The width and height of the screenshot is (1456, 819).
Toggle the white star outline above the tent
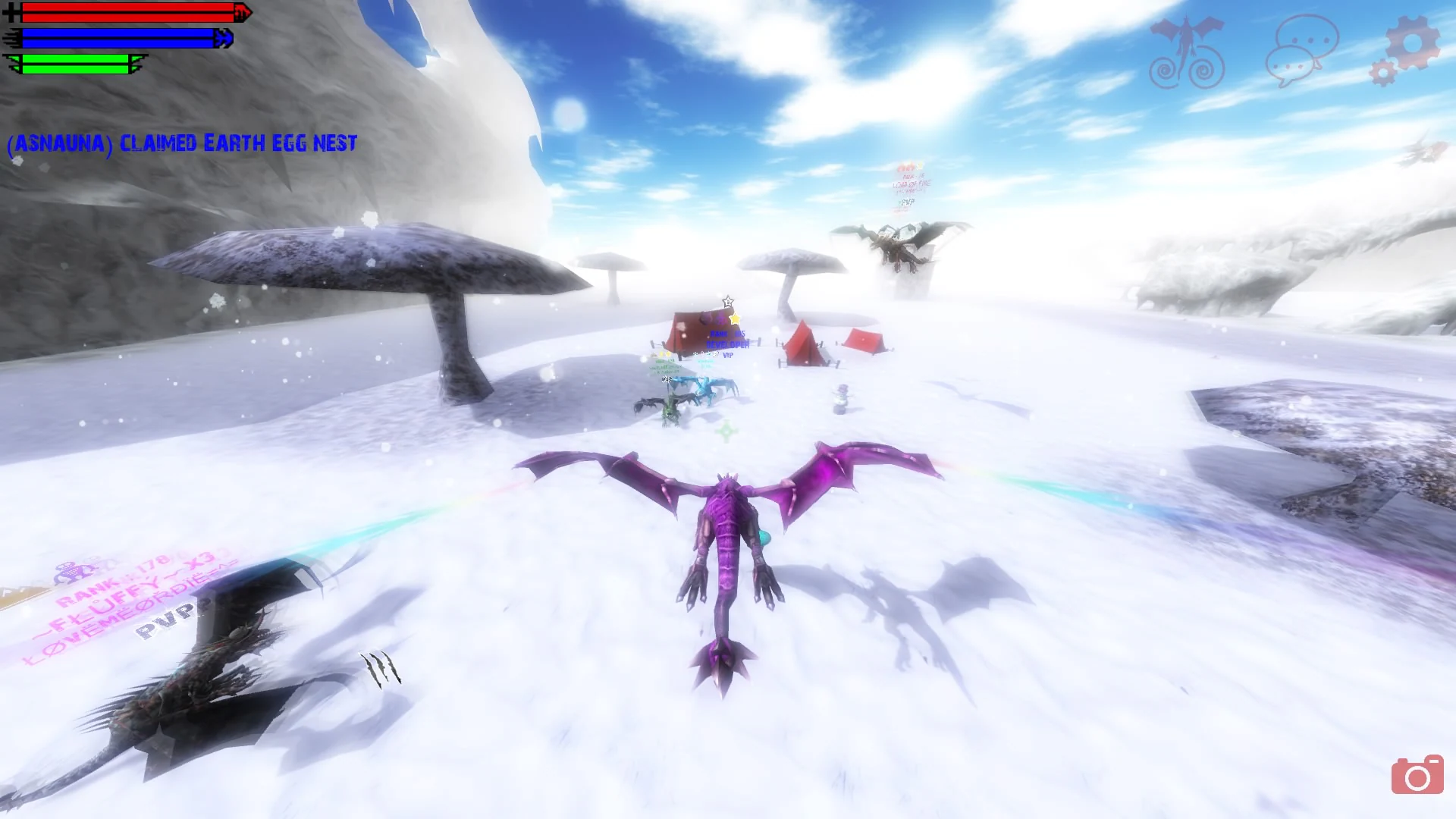click(x=728, y=301)
